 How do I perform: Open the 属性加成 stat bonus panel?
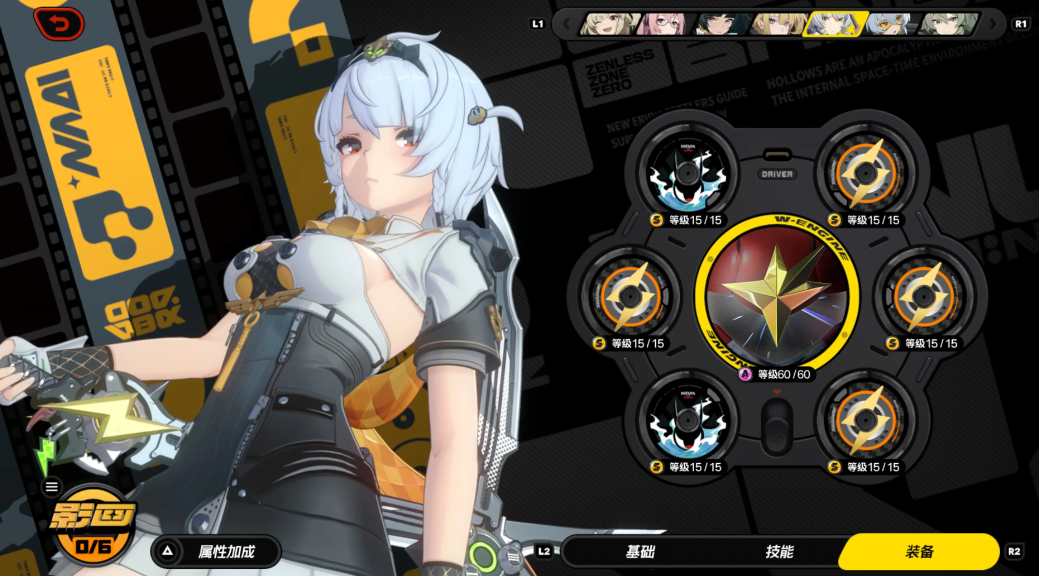(x=216, y=551)
